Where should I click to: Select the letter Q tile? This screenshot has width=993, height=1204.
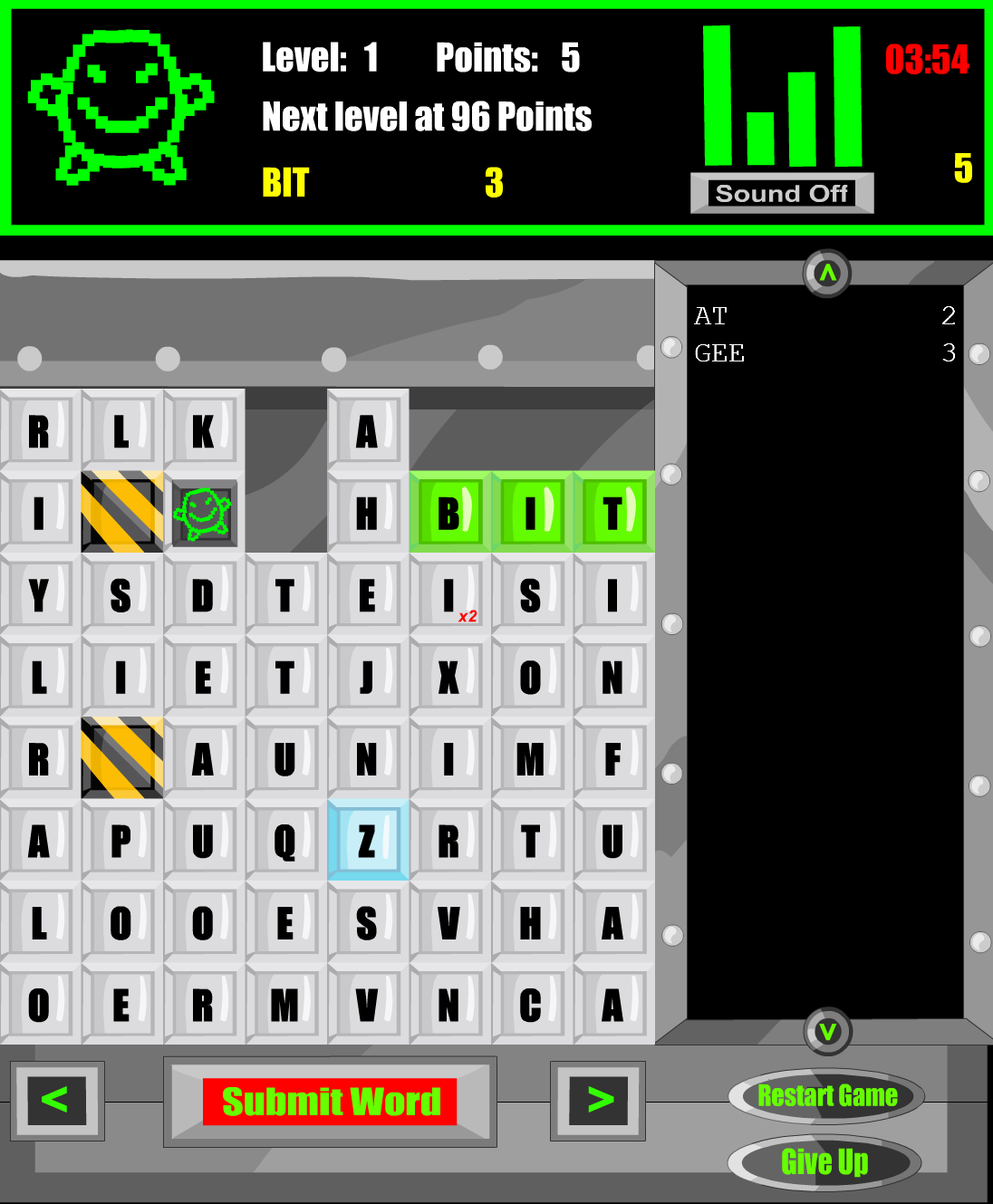tap(285, 841)
